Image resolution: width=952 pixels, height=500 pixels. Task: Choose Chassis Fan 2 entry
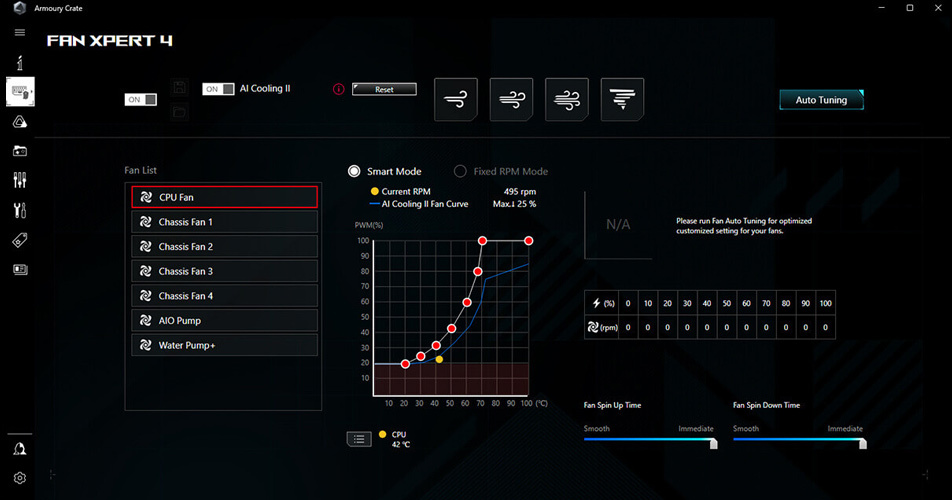(x=224, y=246)
